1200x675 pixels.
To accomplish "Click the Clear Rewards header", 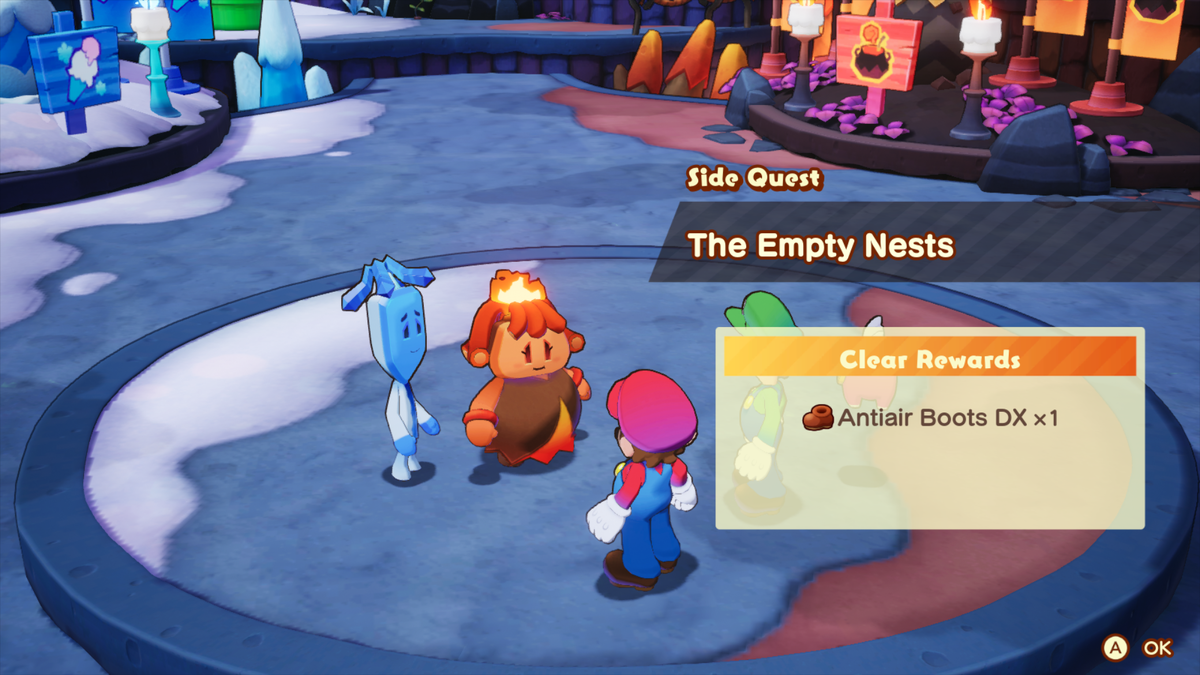I will (x=930, y=359).
